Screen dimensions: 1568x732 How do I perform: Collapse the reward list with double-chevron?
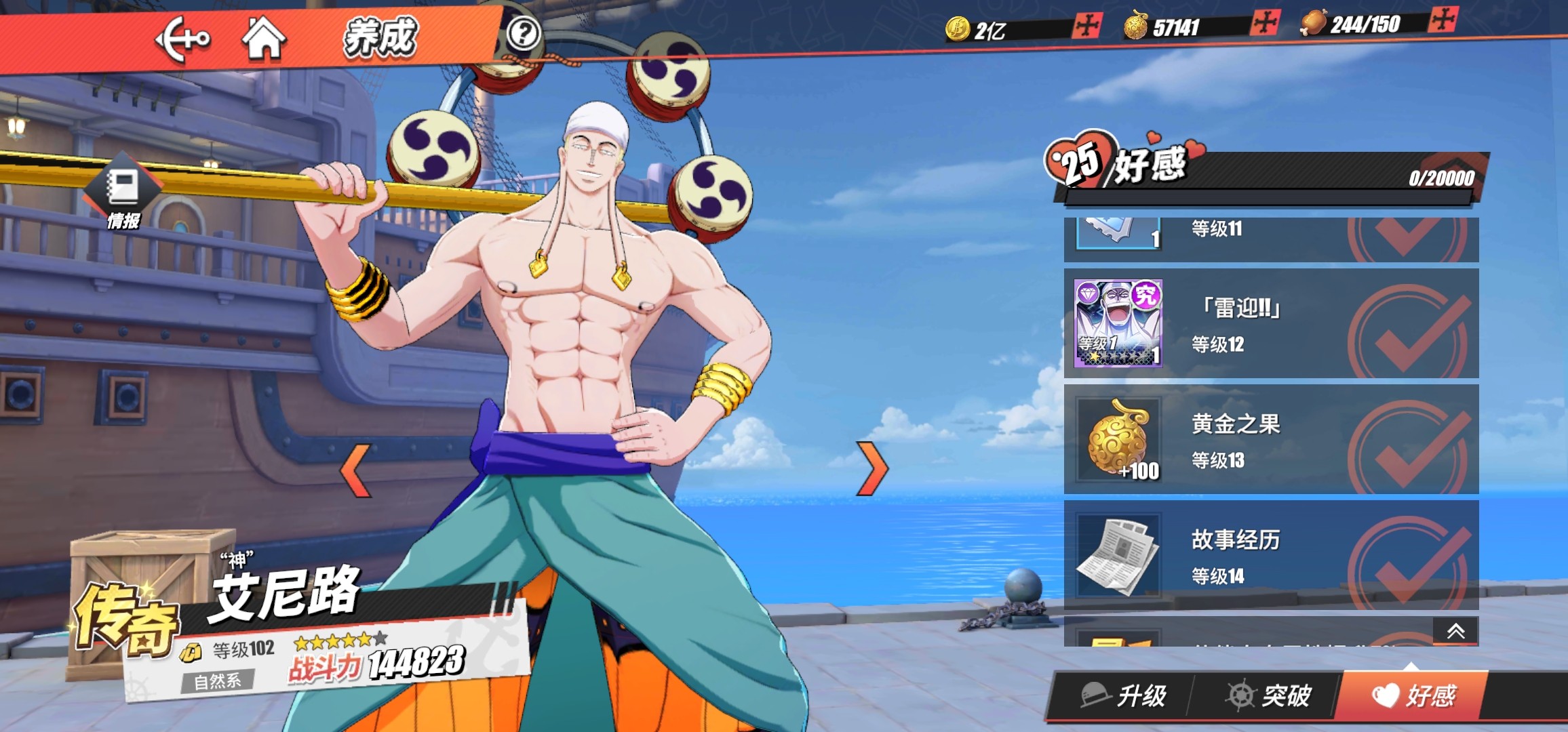click(x=1455, y=632)
